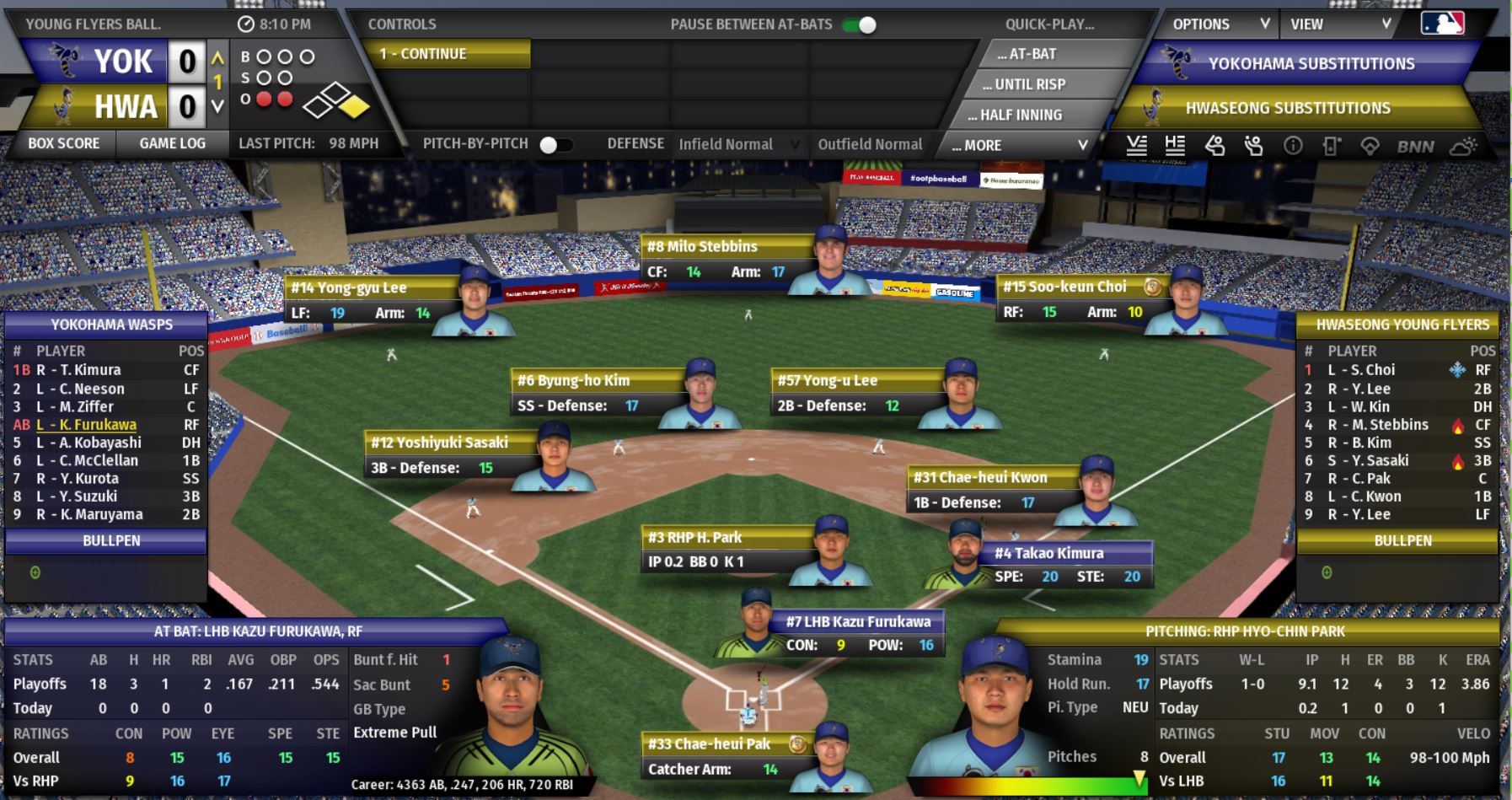The width and height of the screenshot is (1512, 800).
Task: Expand the More quick-play dropdown
Action: click(1018, 145)
